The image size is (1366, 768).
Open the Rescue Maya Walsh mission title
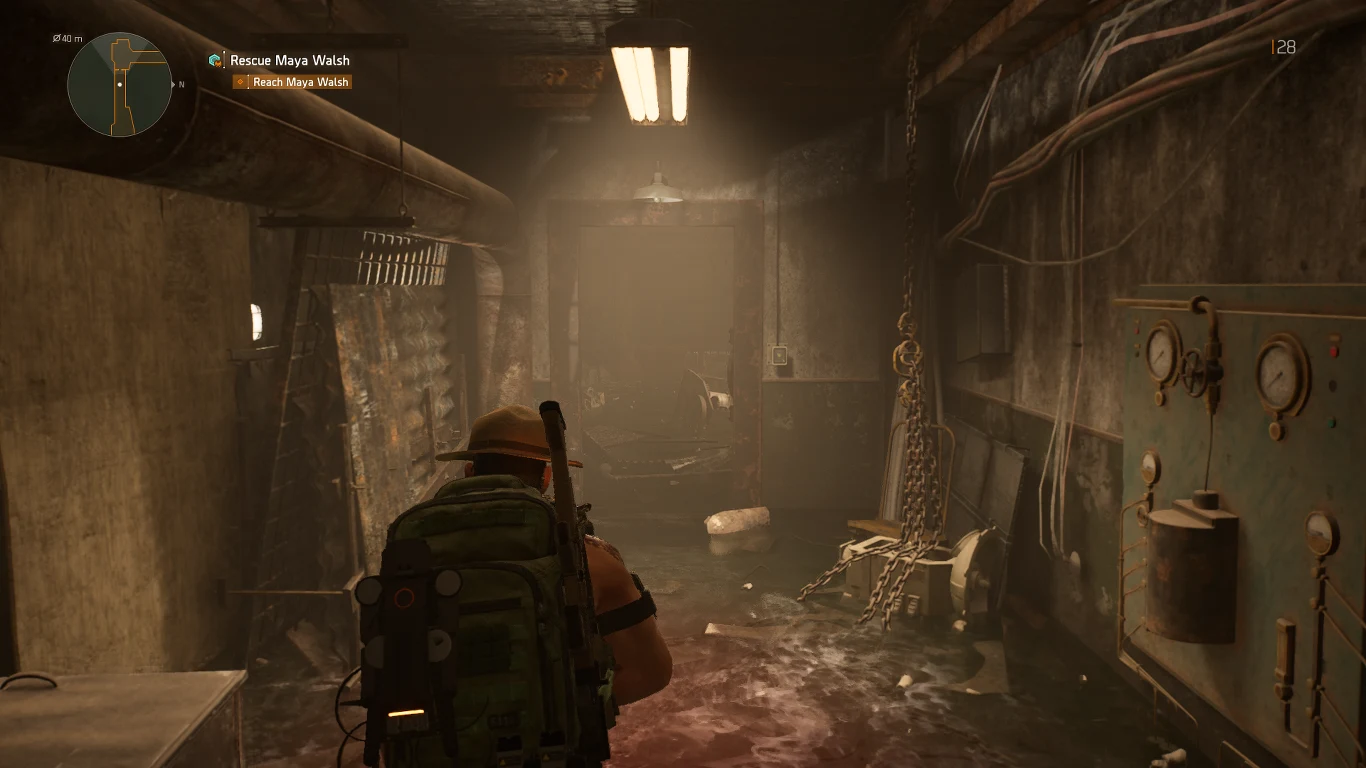click(289, 60)
